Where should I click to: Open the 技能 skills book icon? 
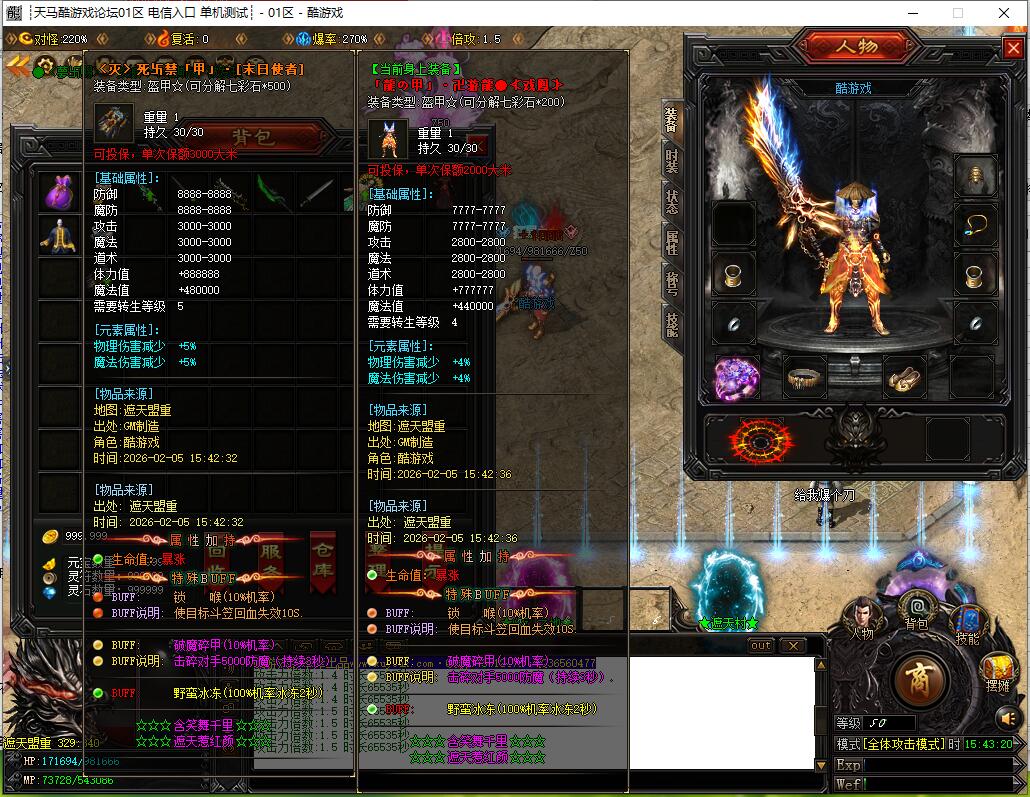(967, 621)
